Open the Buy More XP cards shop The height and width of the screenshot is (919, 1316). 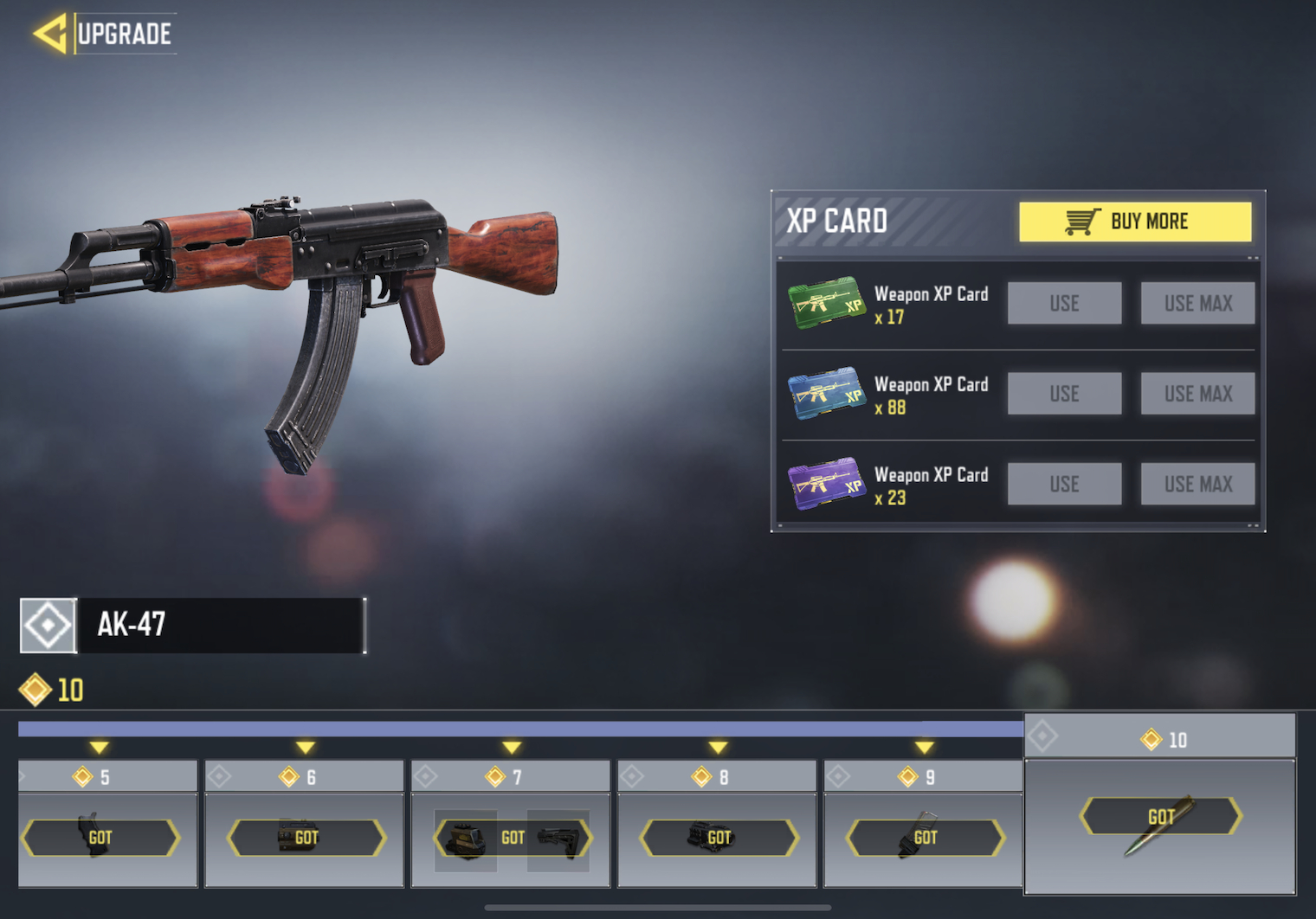1134,222
